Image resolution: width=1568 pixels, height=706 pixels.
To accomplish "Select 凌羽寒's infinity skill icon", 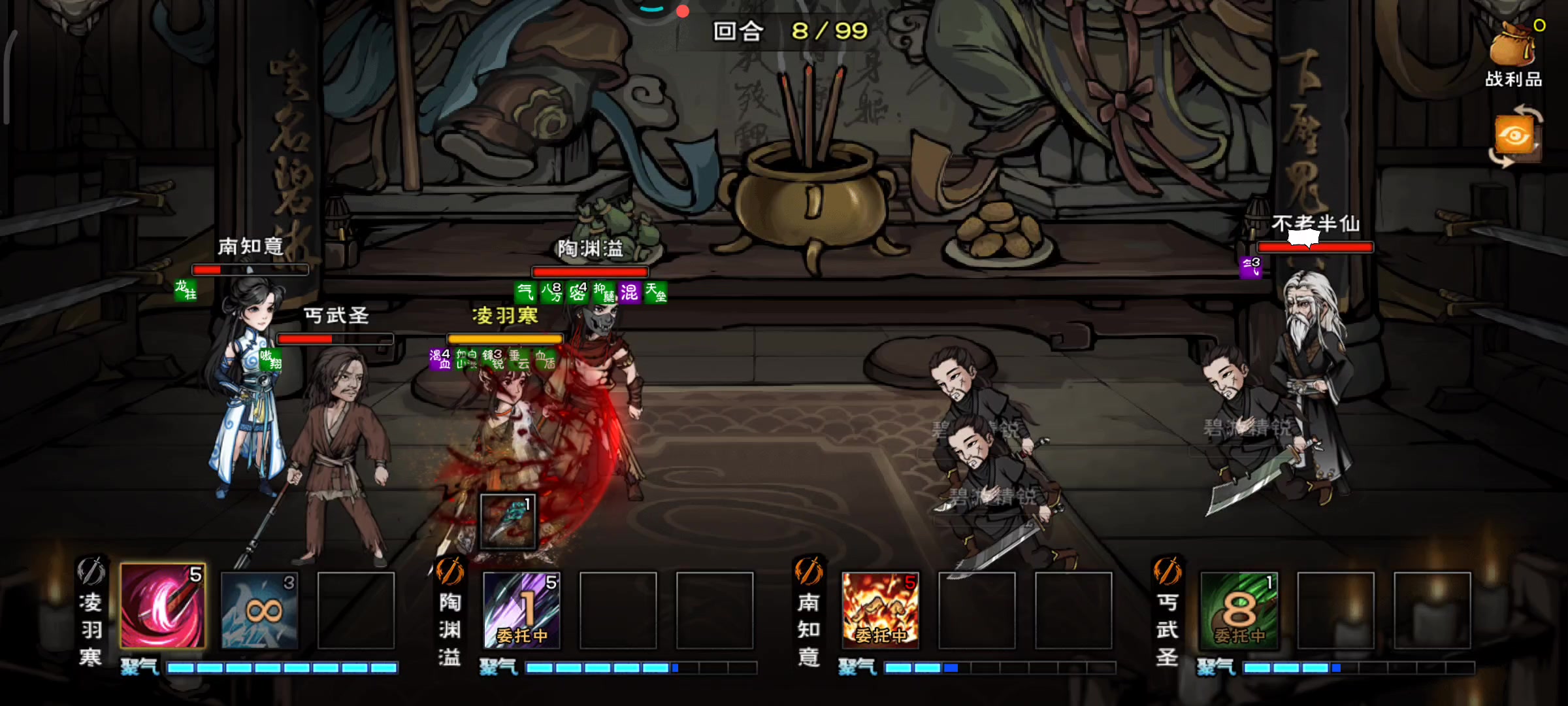I will [x=261, y=611].
